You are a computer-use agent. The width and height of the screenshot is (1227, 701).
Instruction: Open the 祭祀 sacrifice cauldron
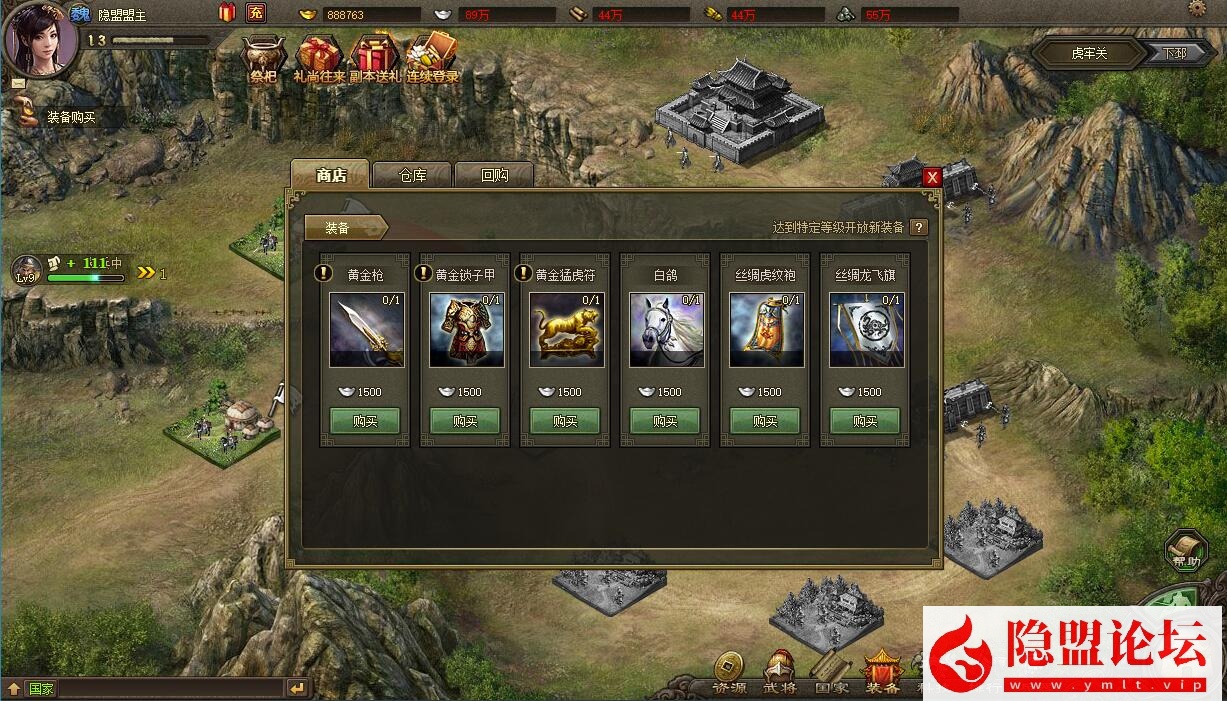tap(264, 58)
